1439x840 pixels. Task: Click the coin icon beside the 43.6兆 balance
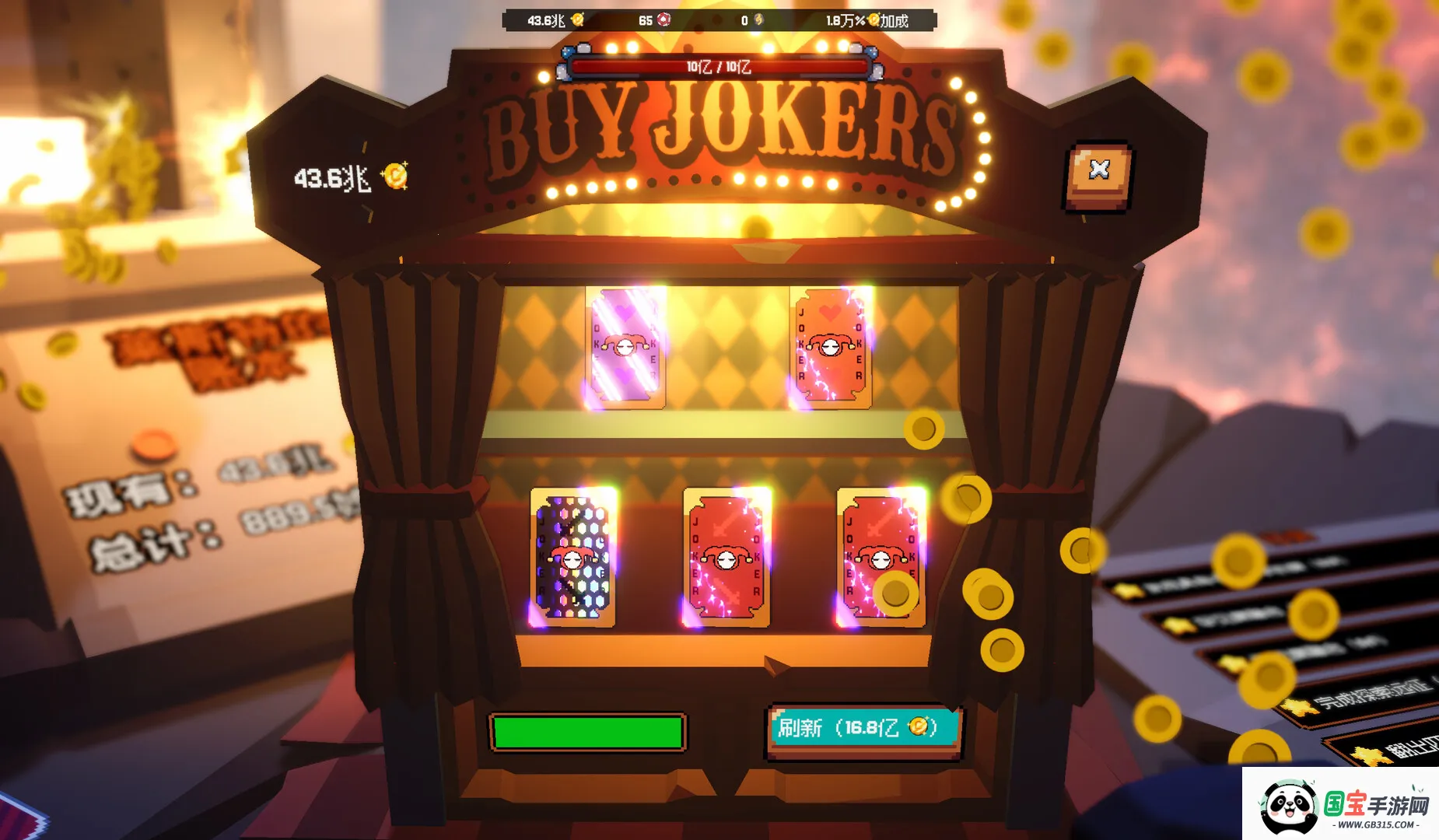click(x=397, y=175)
